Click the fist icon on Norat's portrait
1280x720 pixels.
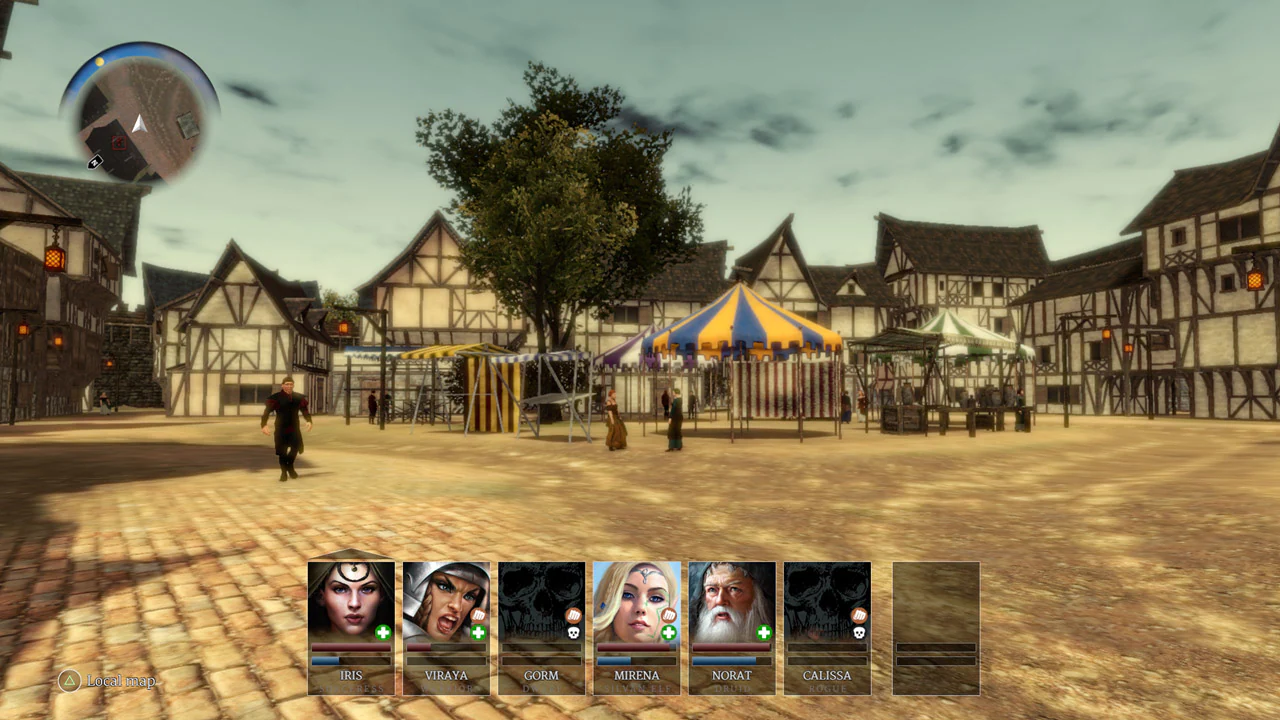763,613
